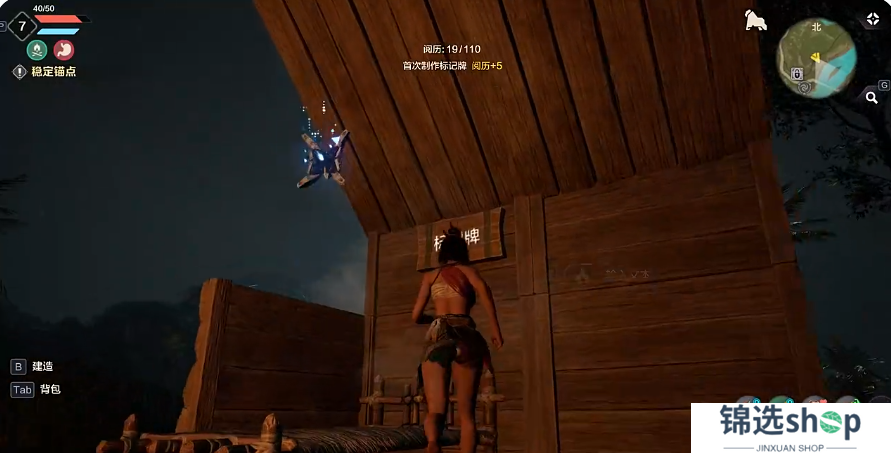This screenshot has height=453, width=891.
Task: Check the green campfire status icon
Action: 37,49
